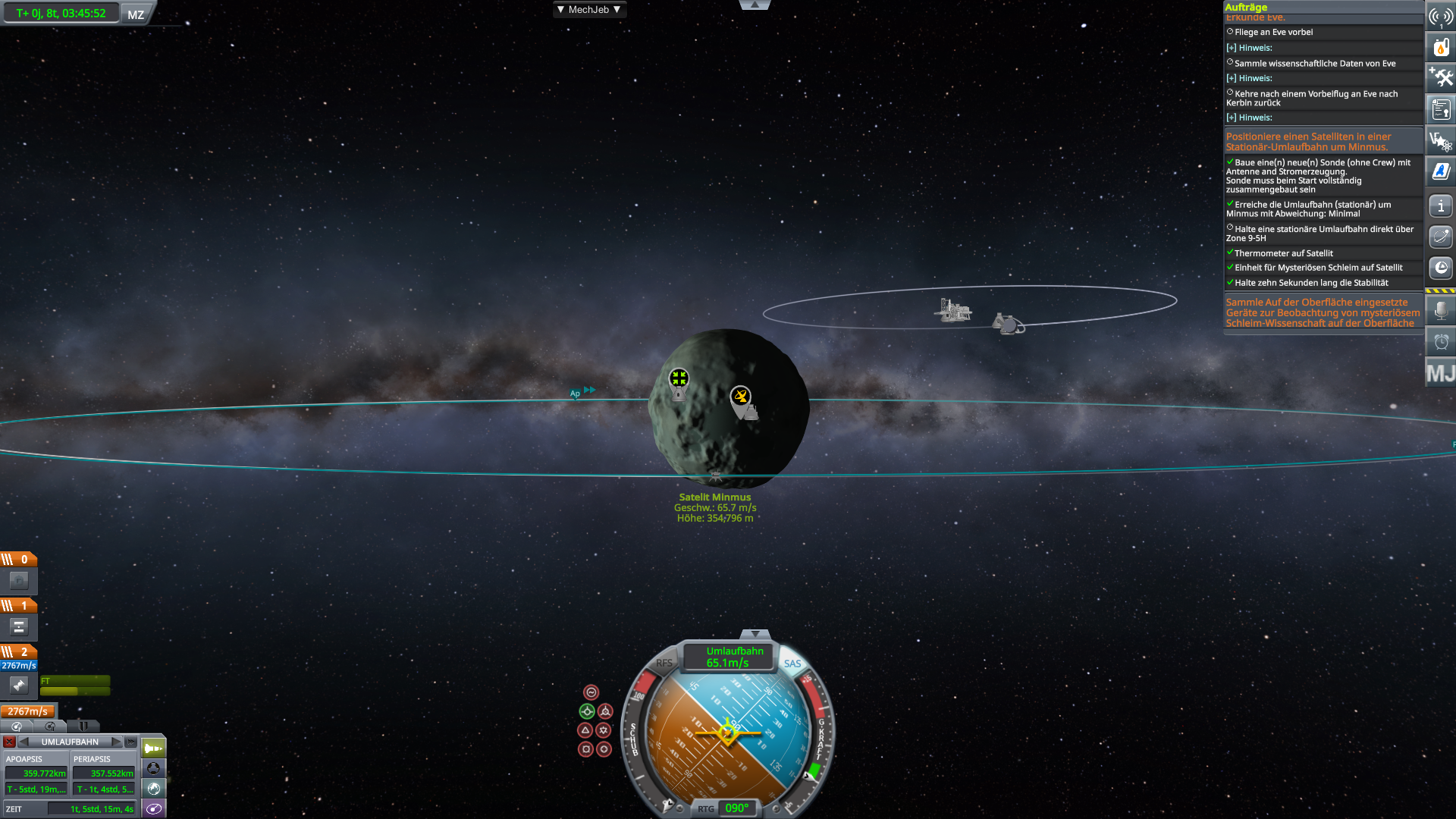Select the prograde SAS hold mode

coord(587,711)
